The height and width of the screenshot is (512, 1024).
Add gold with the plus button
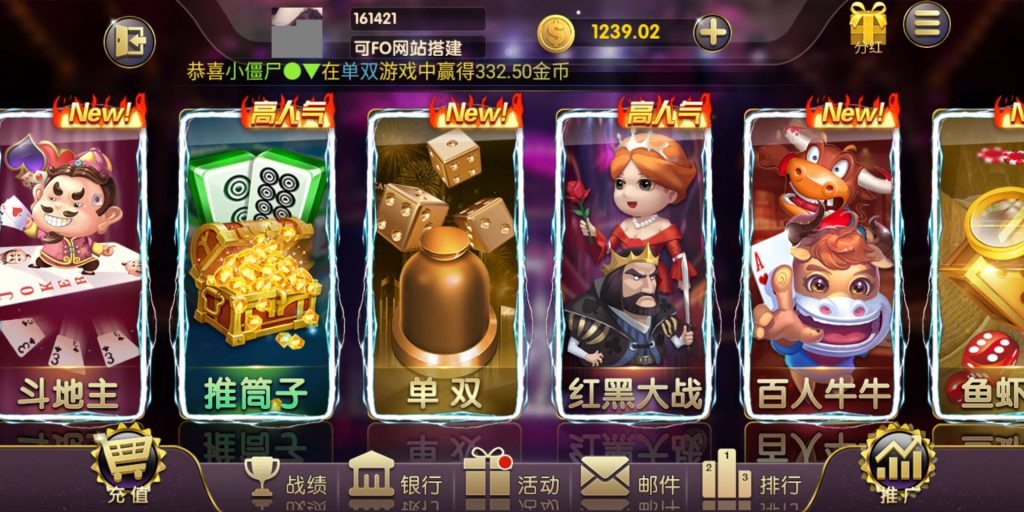(712, 33)
